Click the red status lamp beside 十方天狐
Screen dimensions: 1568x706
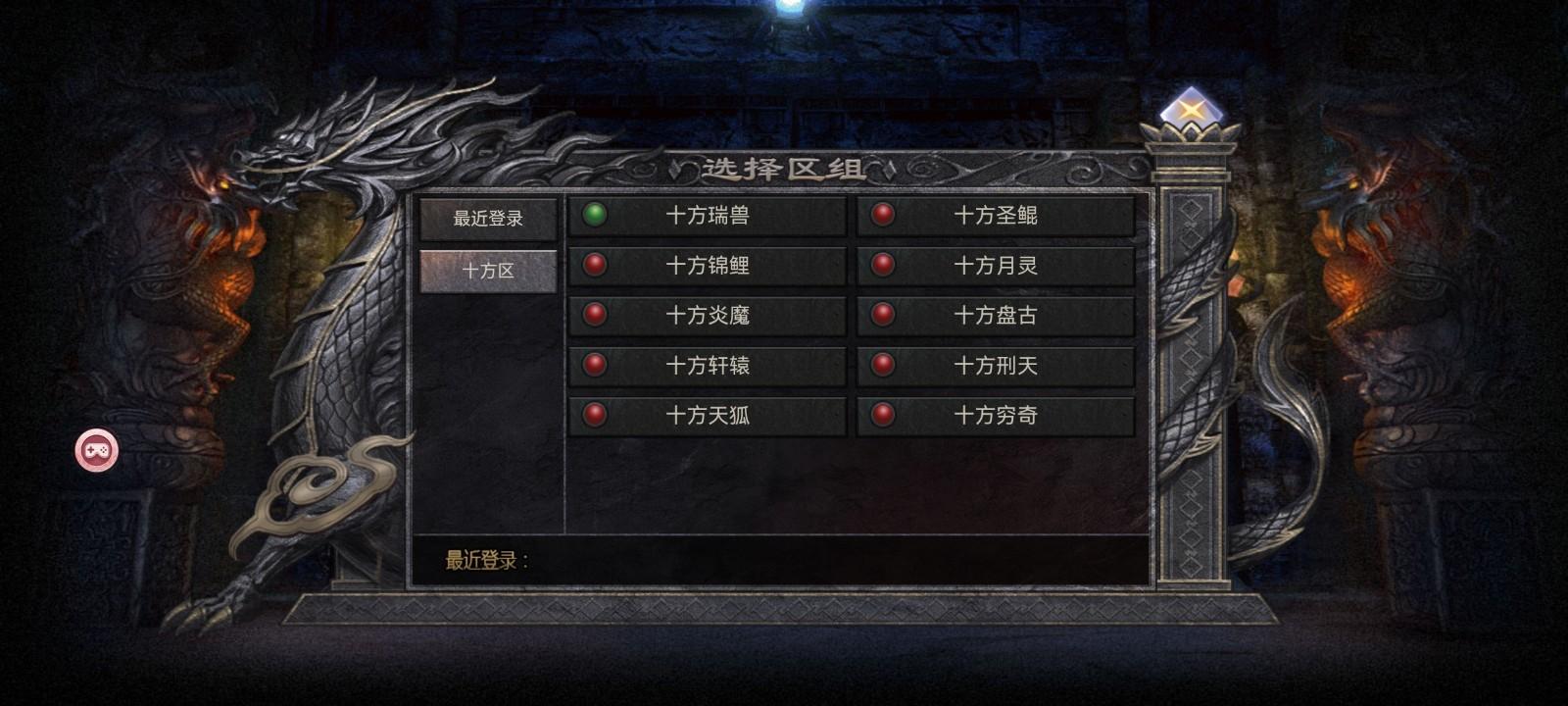click(594, 416)
